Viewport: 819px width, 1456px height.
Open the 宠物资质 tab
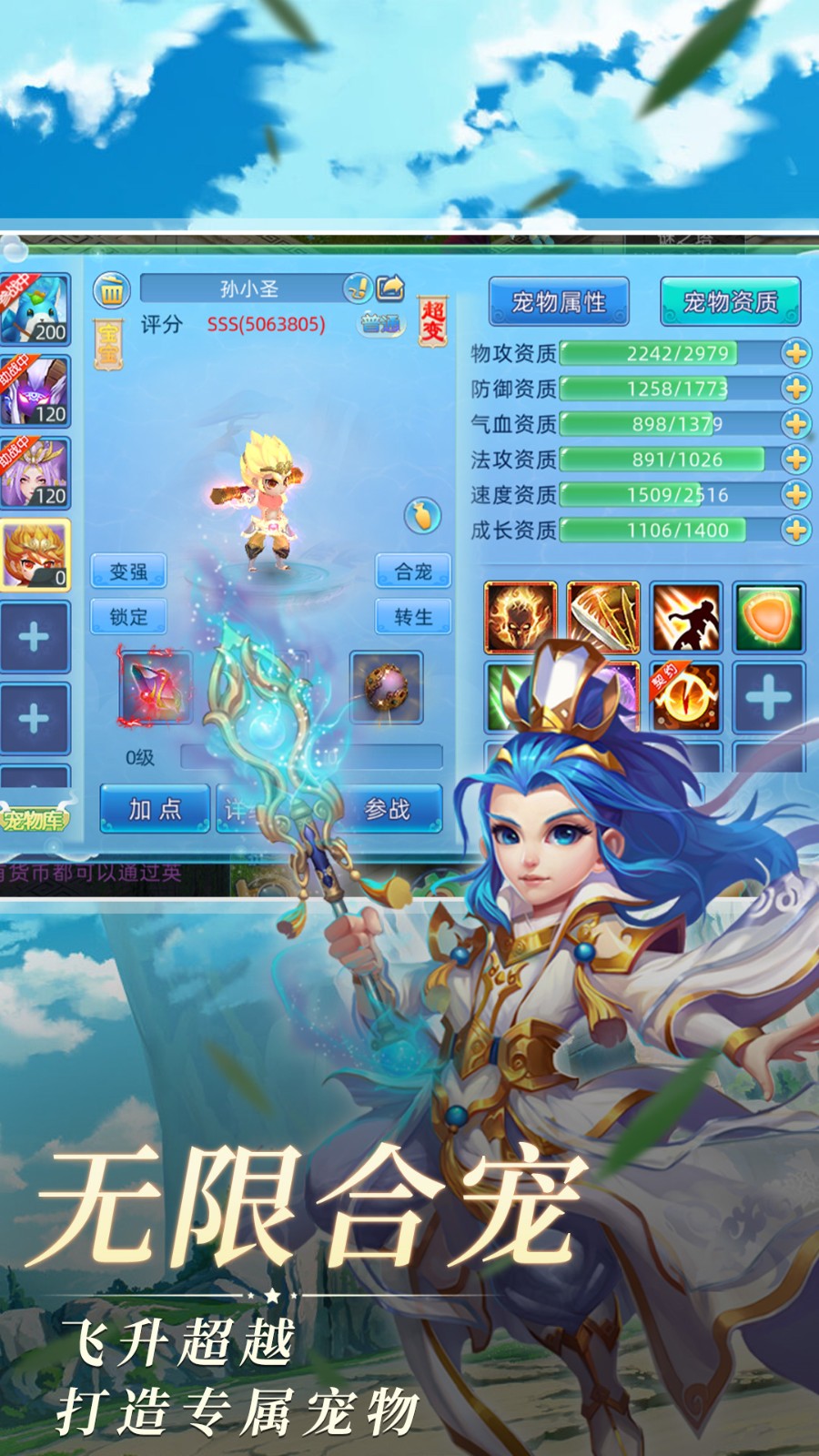coord(730,302)
